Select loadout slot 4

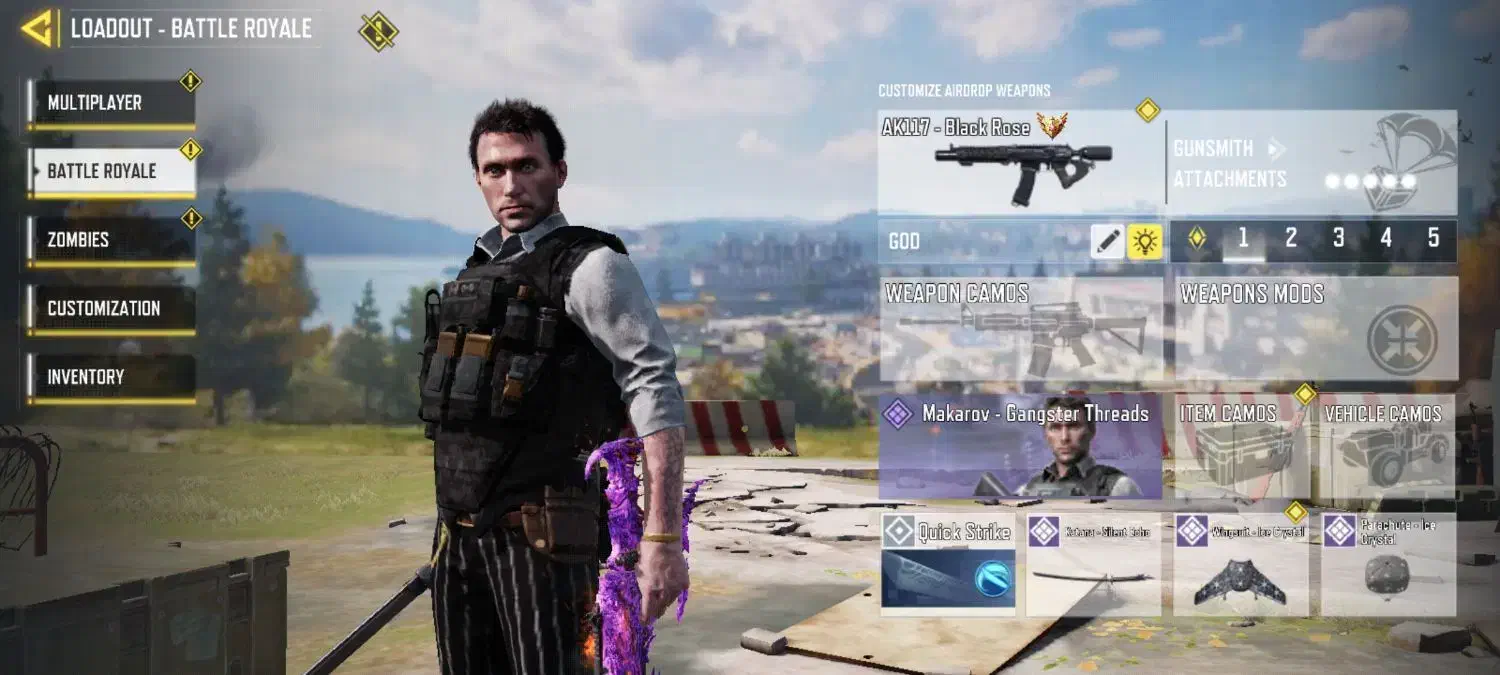point(1386,239)
